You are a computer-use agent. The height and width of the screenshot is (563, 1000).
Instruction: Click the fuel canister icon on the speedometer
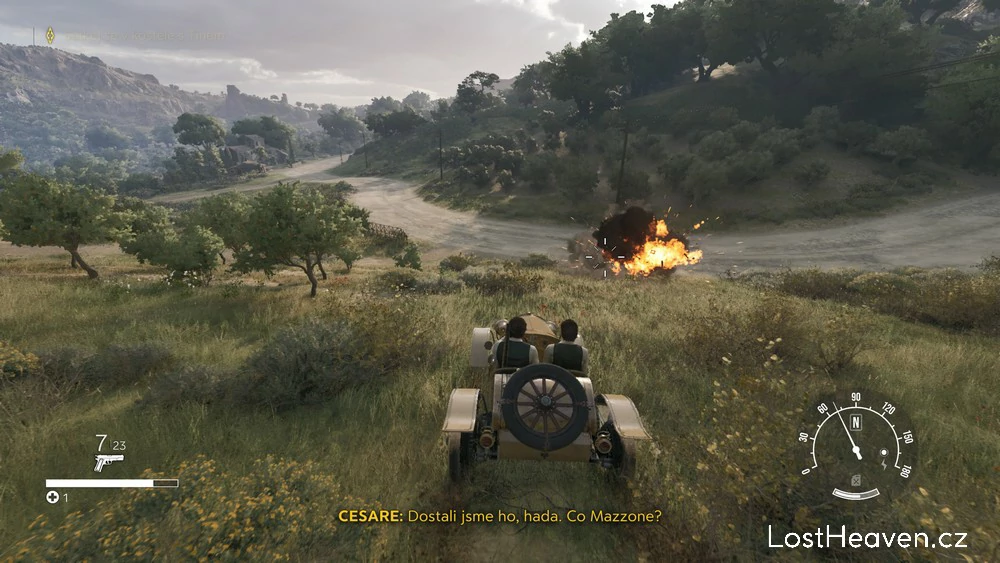click(855, 479)
